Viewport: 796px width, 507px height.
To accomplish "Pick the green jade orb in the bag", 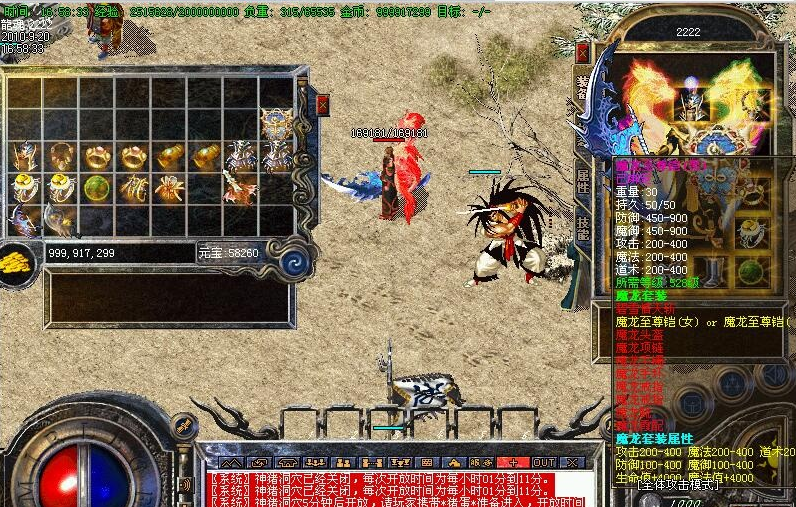I will coord(97,187).
